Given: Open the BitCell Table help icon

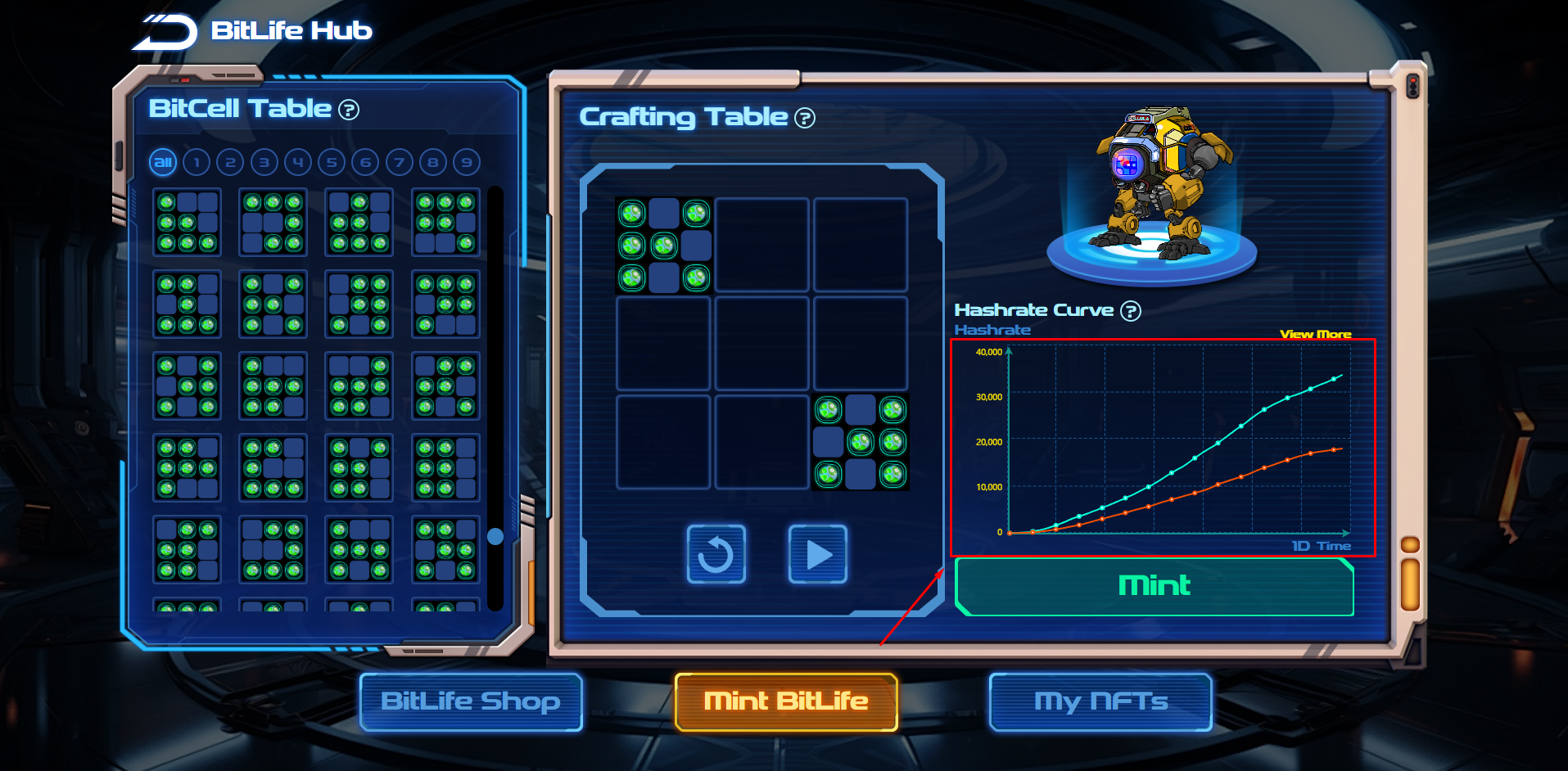Looking at the screenshot, I should coord(349,110).
